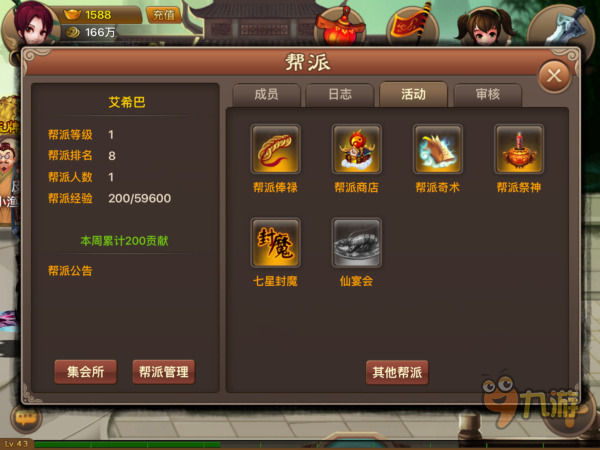The width and height of the screenshot is (600, 450).
Task: Go to the 集会所 gathering hall
Action: coord(86,372)
